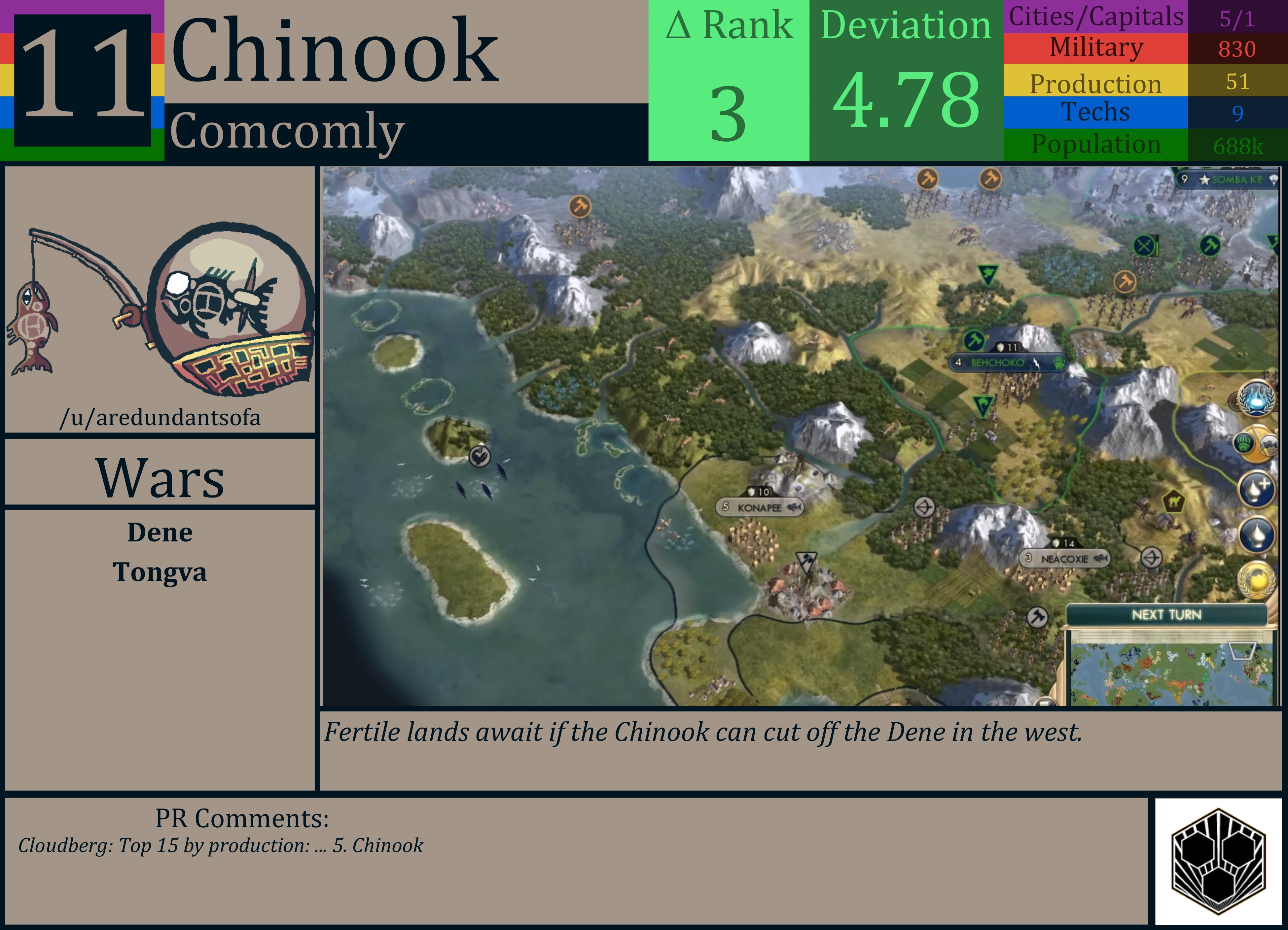The width and height of the screenshot is (1288, 930).
Task: Toggle the lightning connection indicator on Behchoko's banner
Action: point(1036,363)
